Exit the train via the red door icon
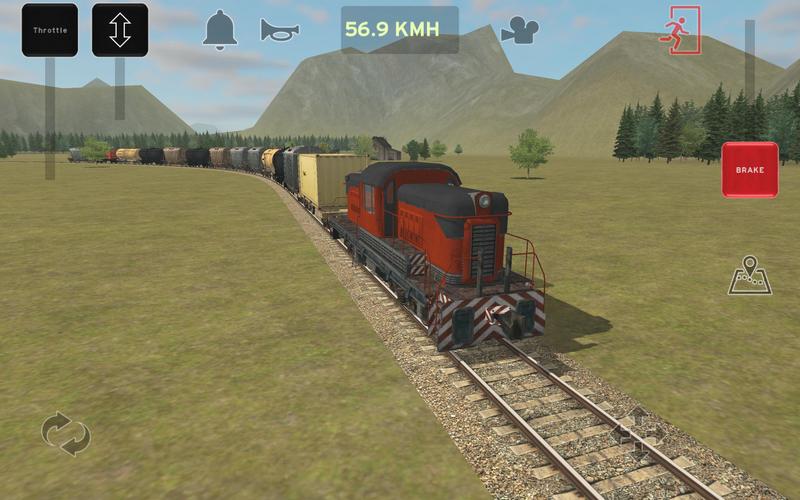800x500 pixels. pos(681,30)
